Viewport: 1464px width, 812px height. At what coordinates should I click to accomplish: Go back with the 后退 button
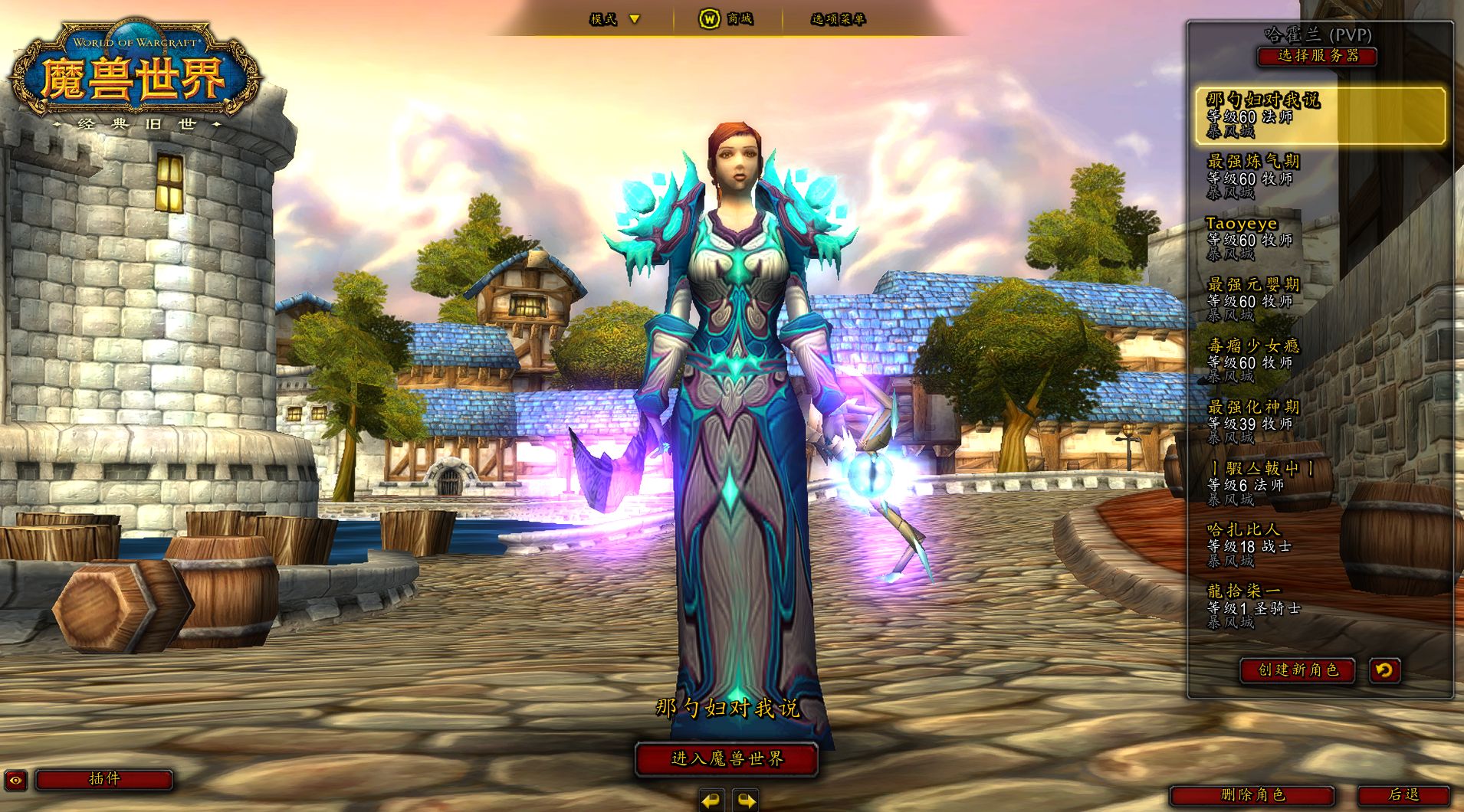(1403, 795)
